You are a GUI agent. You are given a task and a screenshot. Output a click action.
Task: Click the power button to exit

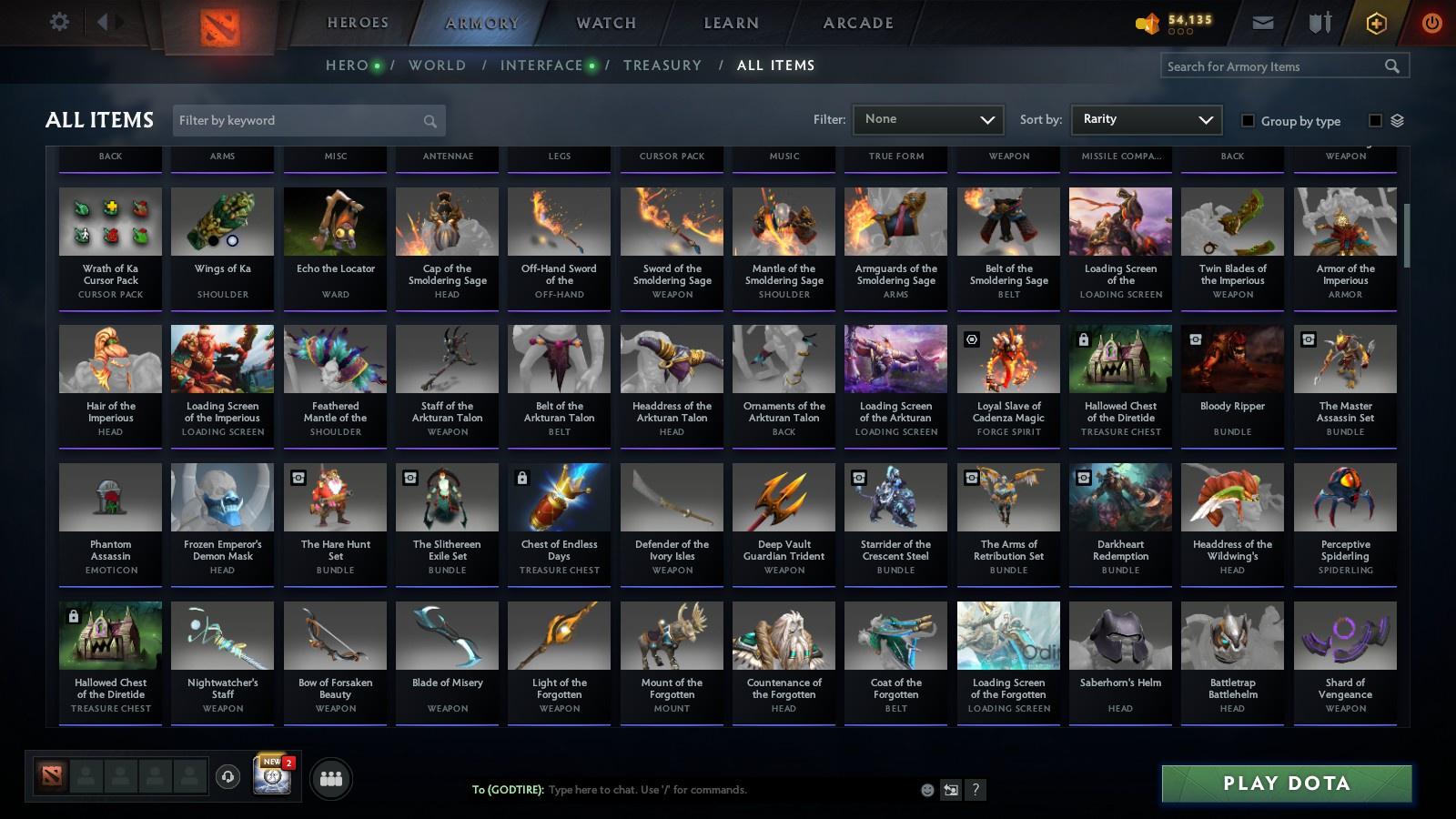coord(1431,23)
